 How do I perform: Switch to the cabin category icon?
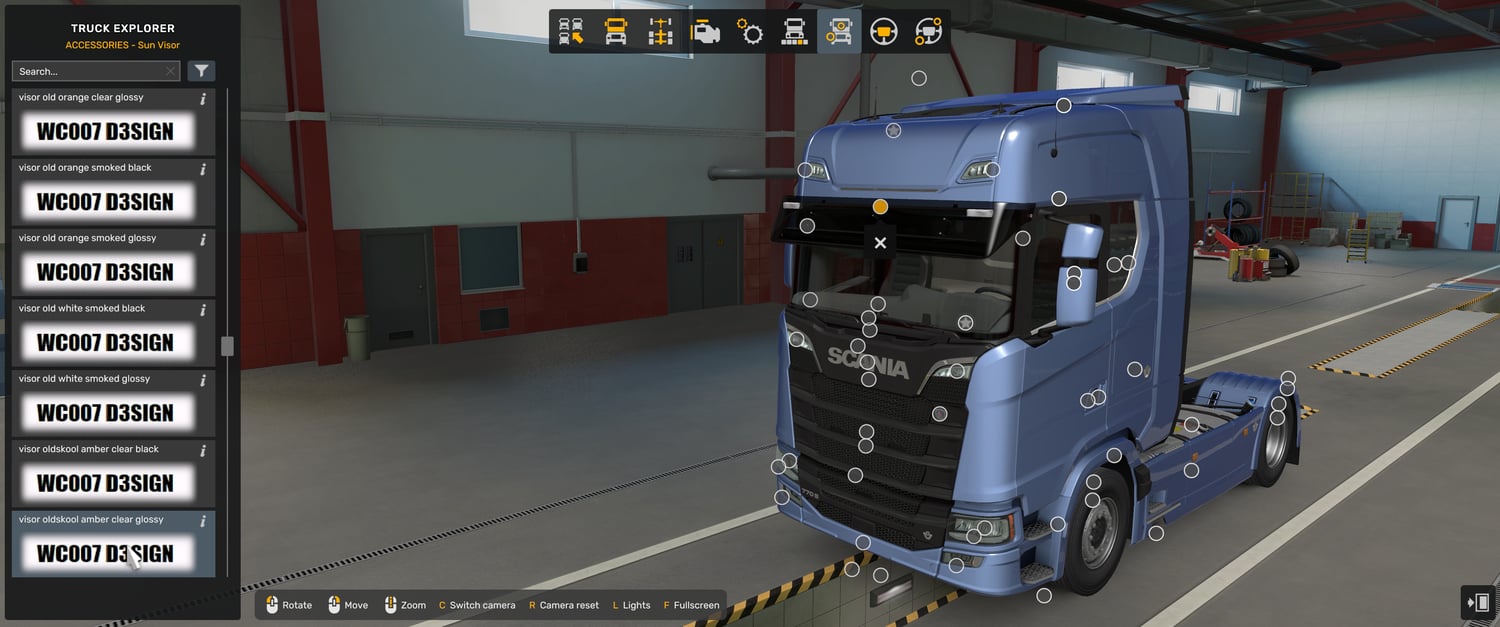pyautogui.click(x=616, y=32)
